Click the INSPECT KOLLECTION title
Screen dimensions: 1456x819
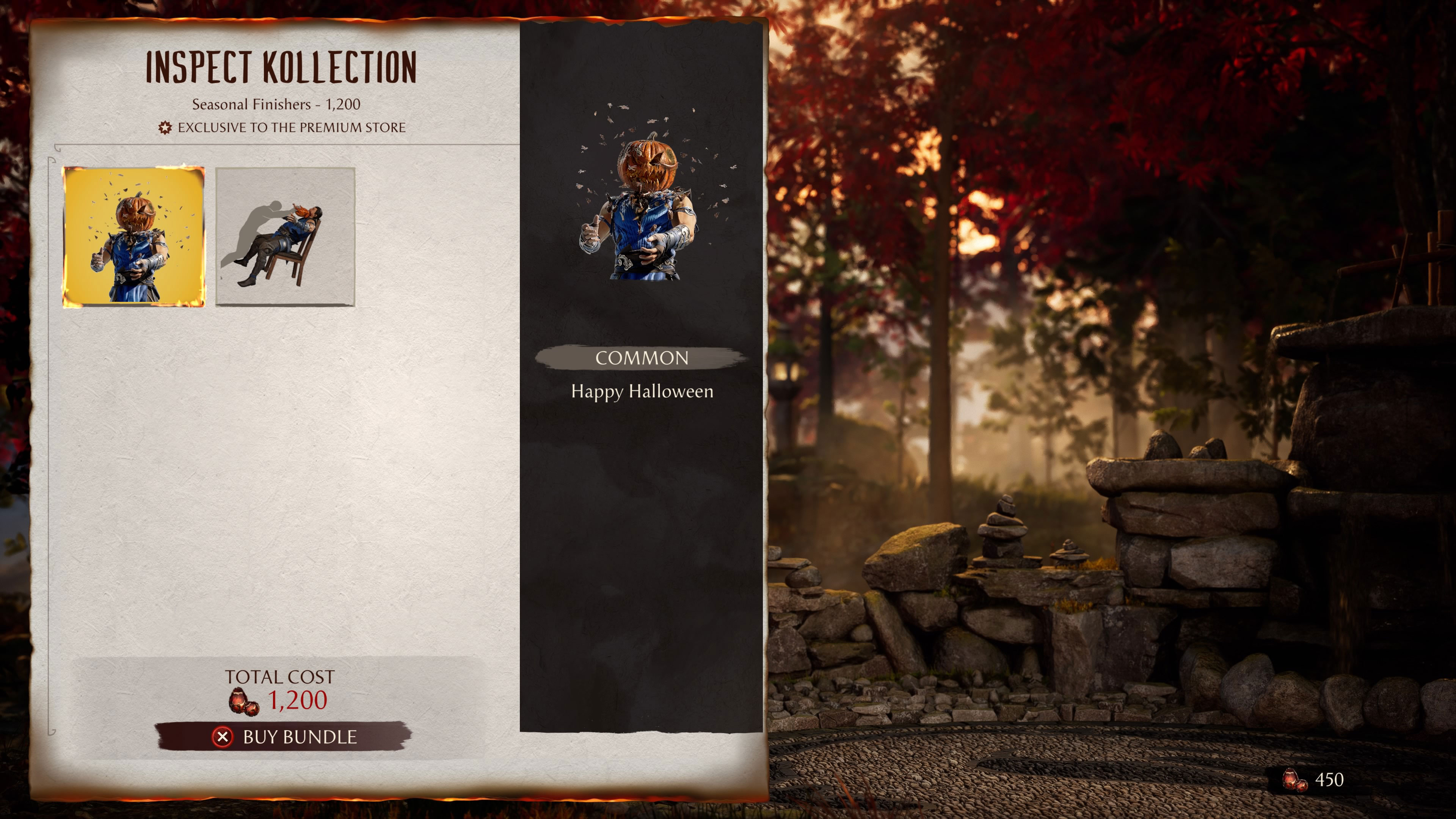(281, 66)
